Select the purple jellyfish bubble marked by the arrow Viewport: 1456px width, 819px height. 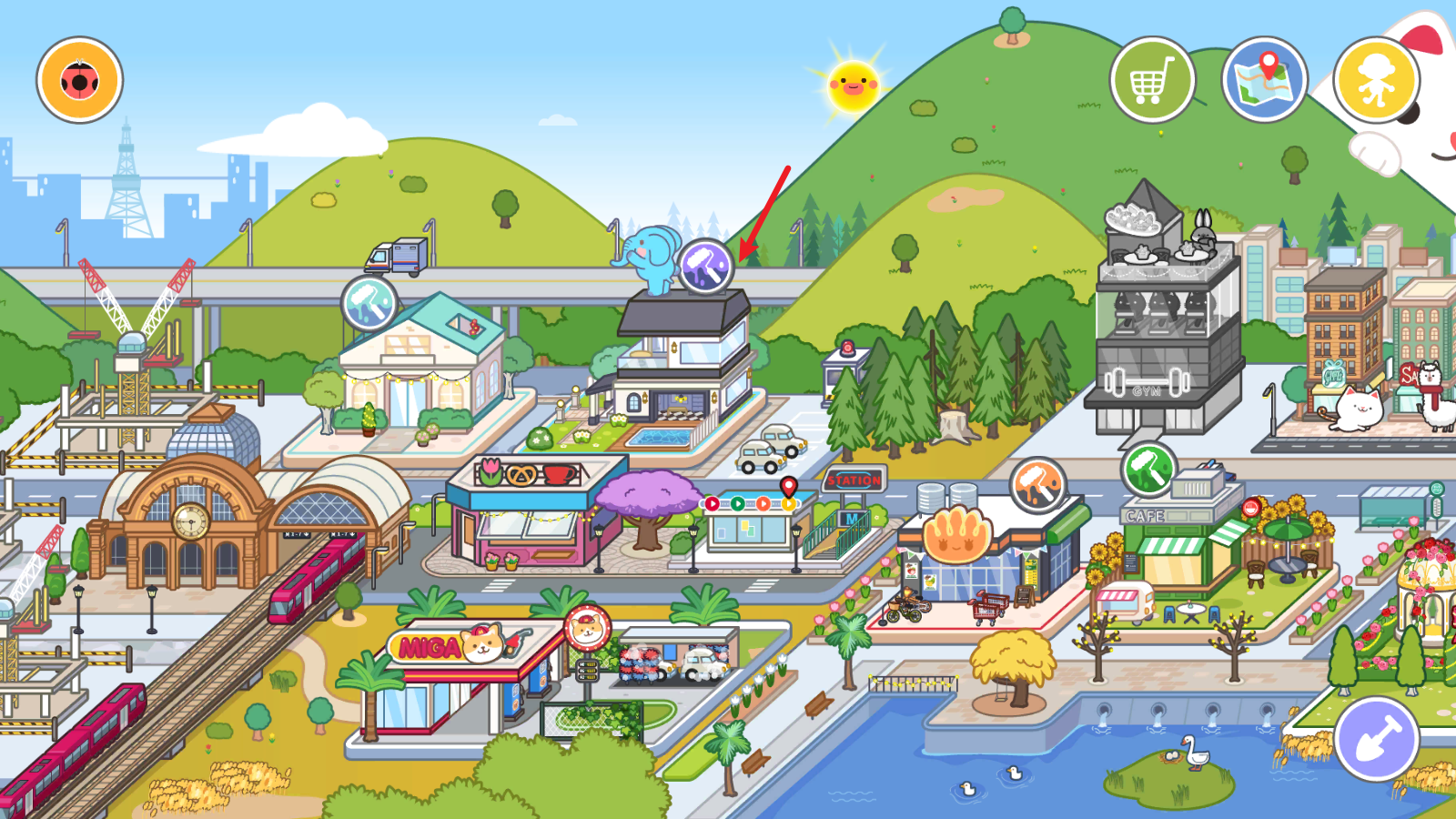pos(708,267)
